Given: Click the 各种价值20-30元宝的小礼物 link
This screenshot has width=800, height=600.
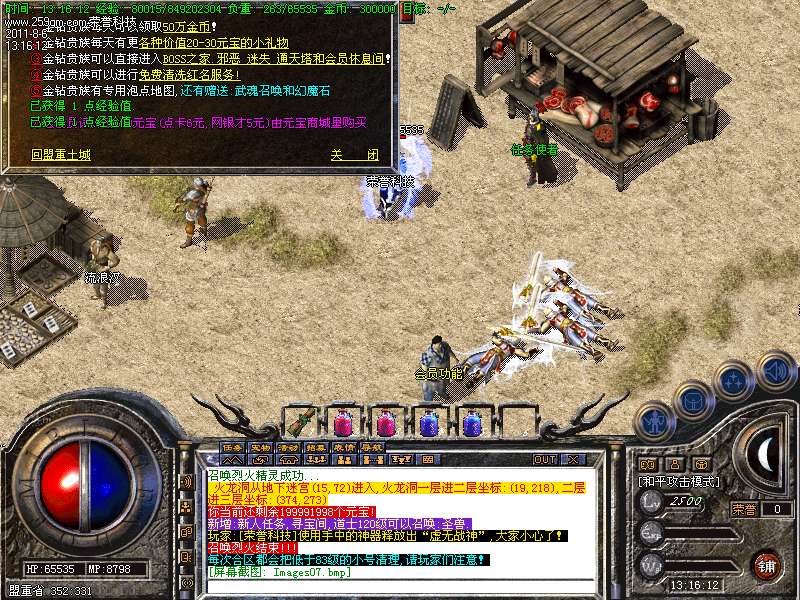Looking at the screenshot, I should 214,43.
